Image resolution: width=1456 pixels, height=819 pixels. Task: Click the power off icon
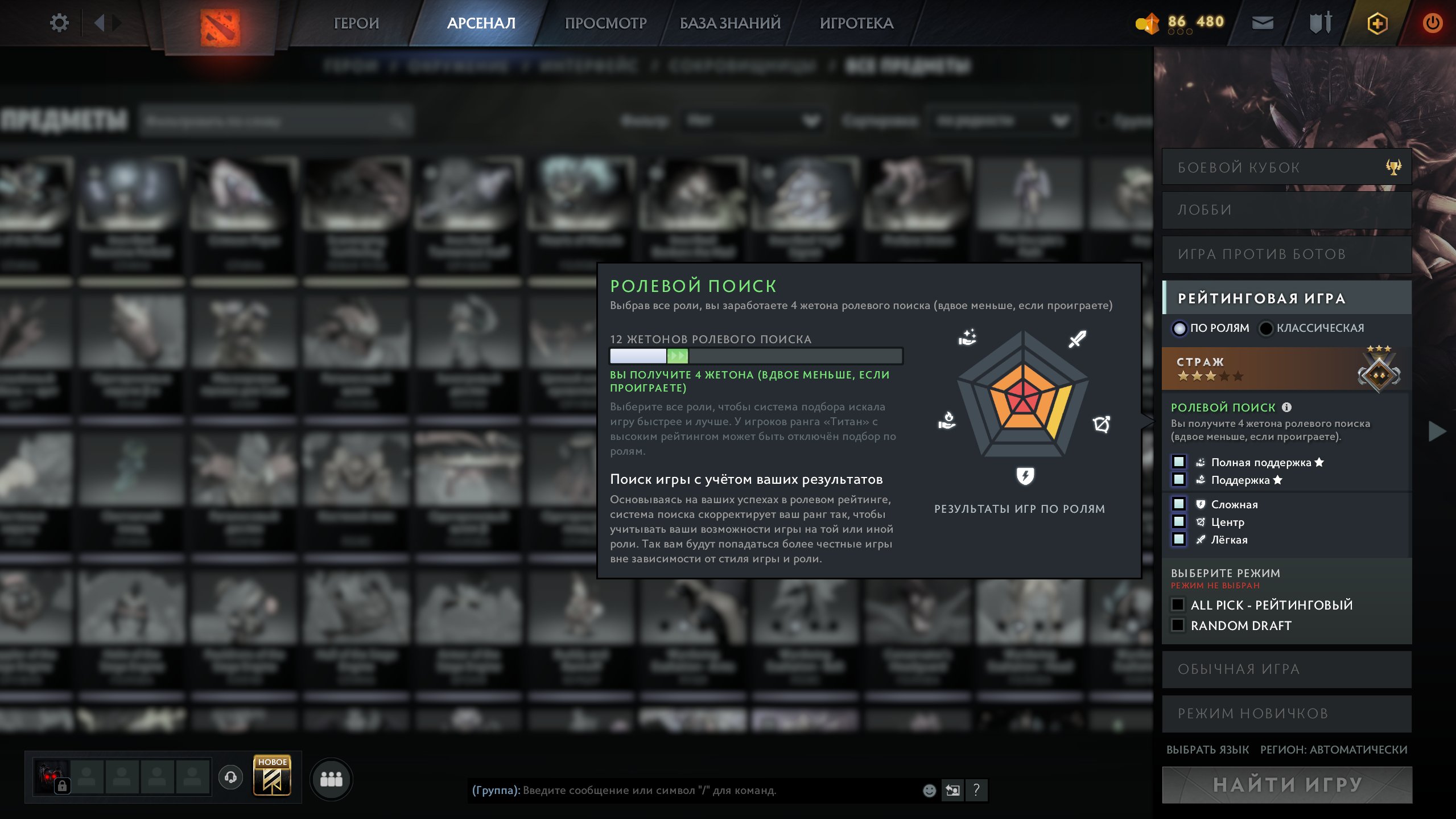[x=1433, y=23]
